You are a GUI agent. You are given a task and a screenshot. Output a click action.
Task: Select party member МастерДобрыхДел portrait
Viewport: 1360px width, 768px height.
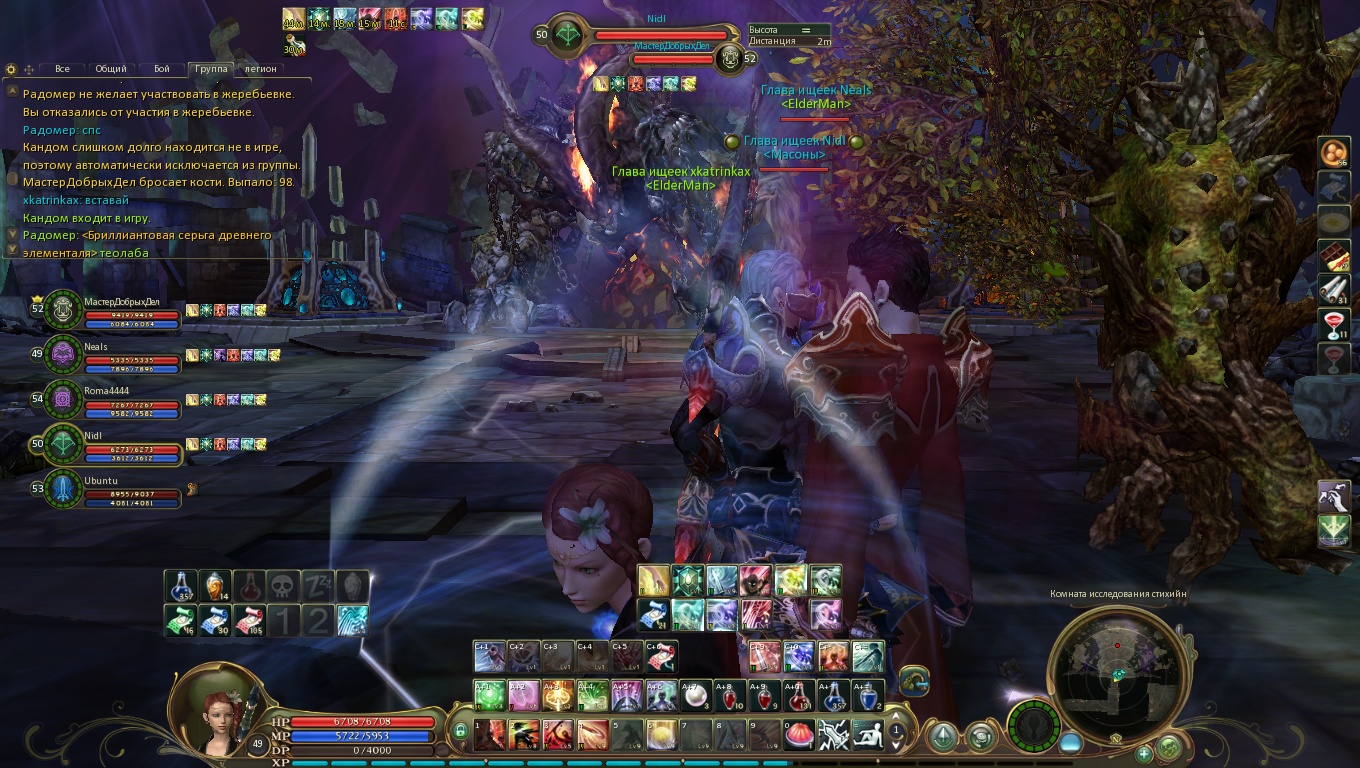tap(64, 309)
